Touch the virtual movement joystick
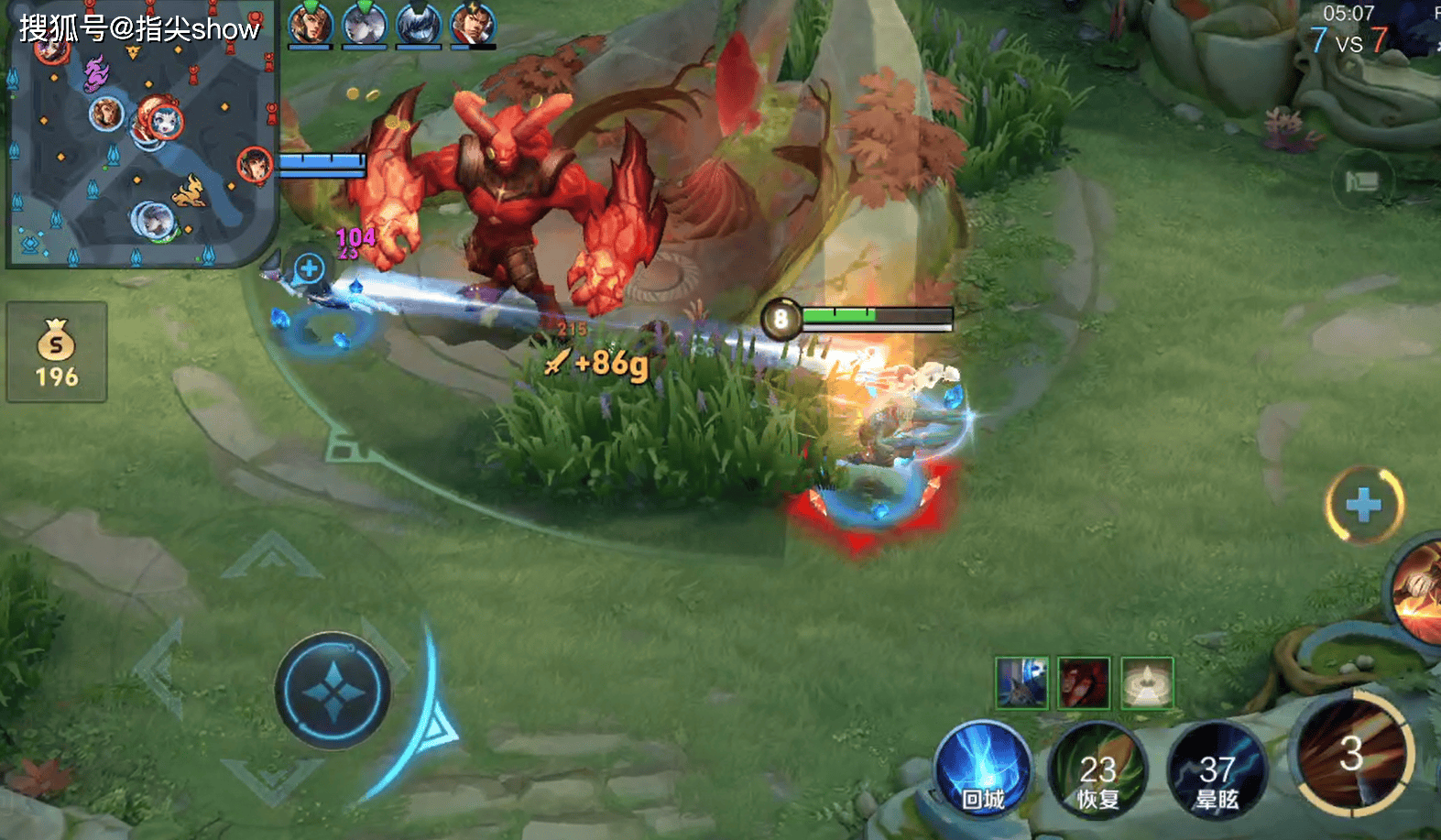1441x840 pixels. (x=333, y=690)
